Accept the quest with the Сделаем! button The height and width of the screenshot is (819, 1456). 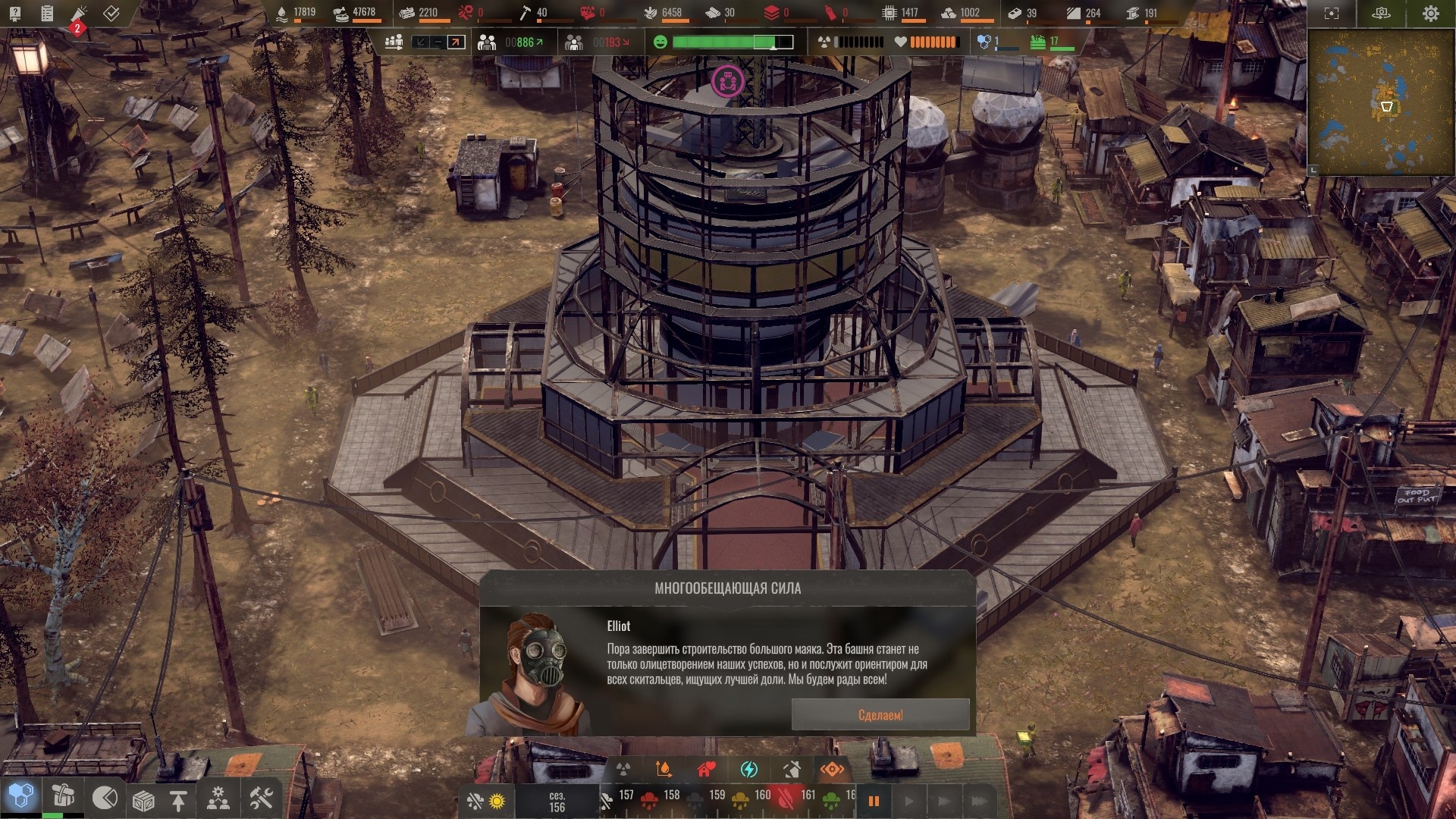tap(880, 715)
